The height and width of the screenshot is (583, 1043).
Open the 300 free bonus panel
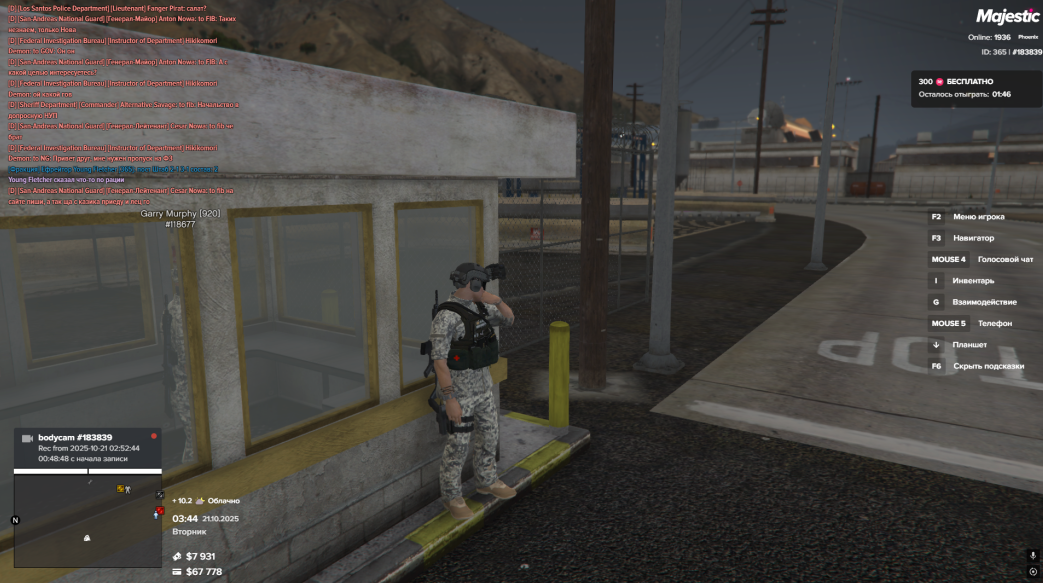[x=974, y=88]
